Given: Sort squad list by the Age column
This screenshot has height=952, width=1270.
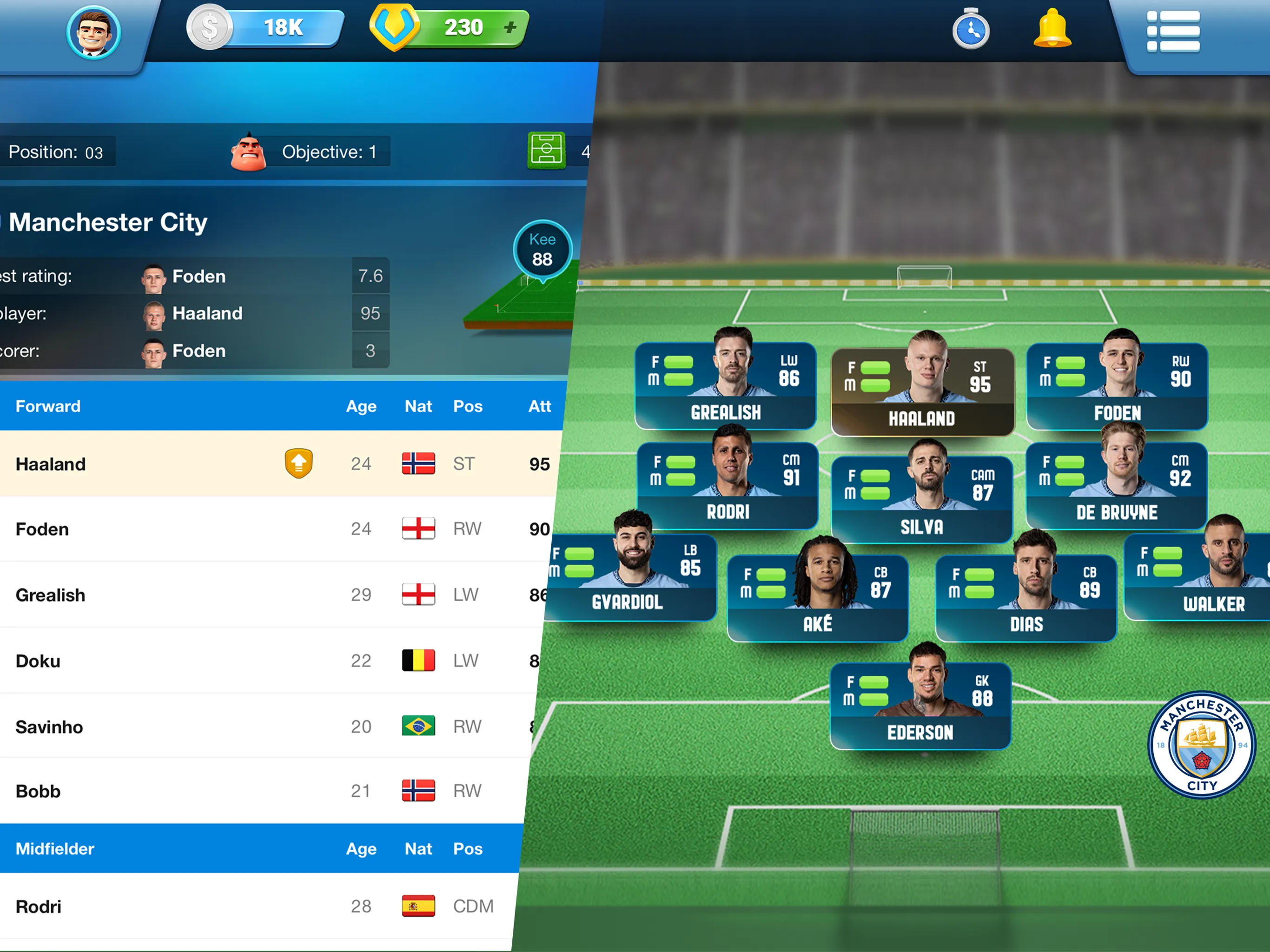Looking at the screenshot, I should (x=361, y=407).
